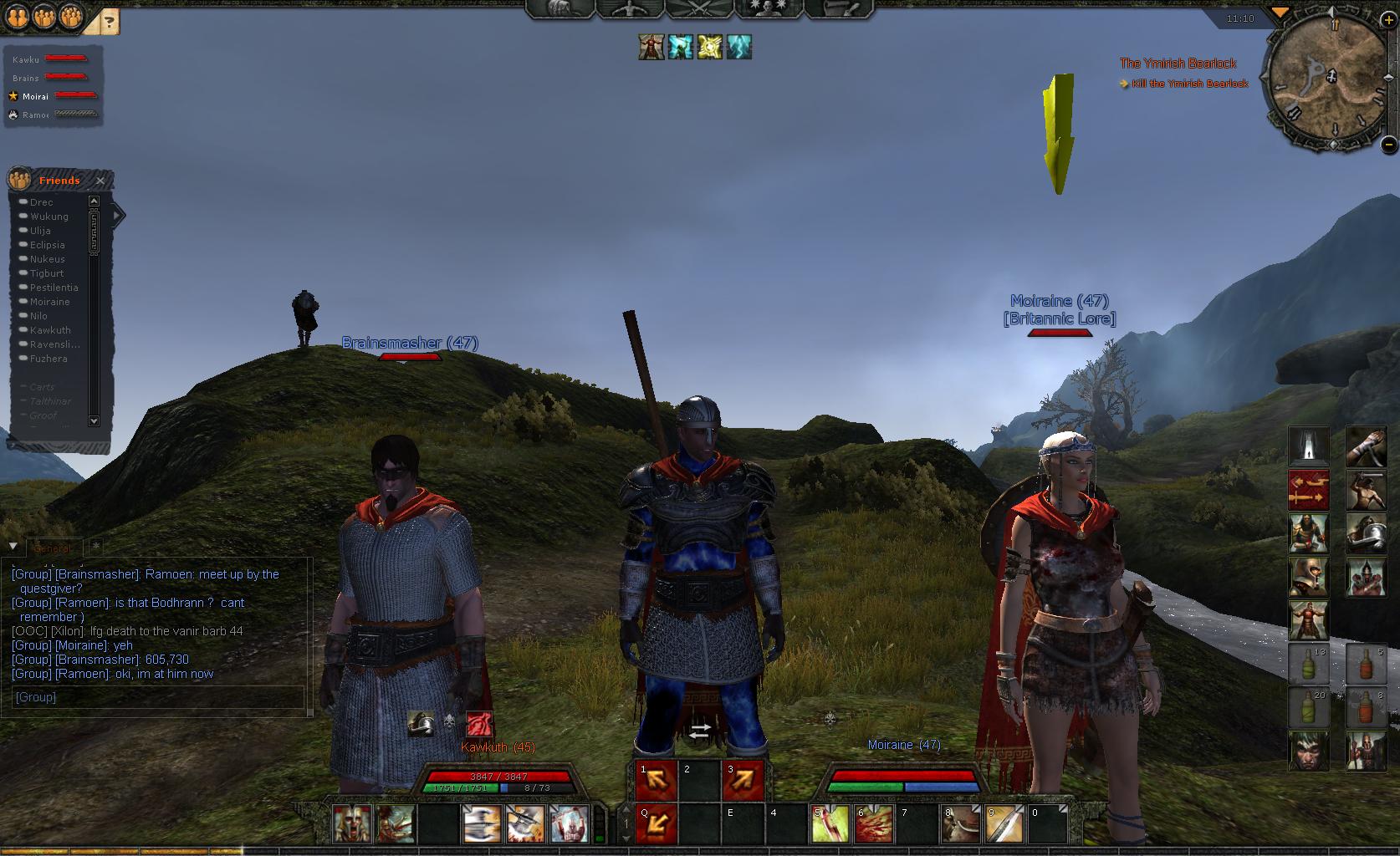Use the green potion with 13 charges
The height and width of the screenshot is (856, 1400).
click(x=1309, y=664)
